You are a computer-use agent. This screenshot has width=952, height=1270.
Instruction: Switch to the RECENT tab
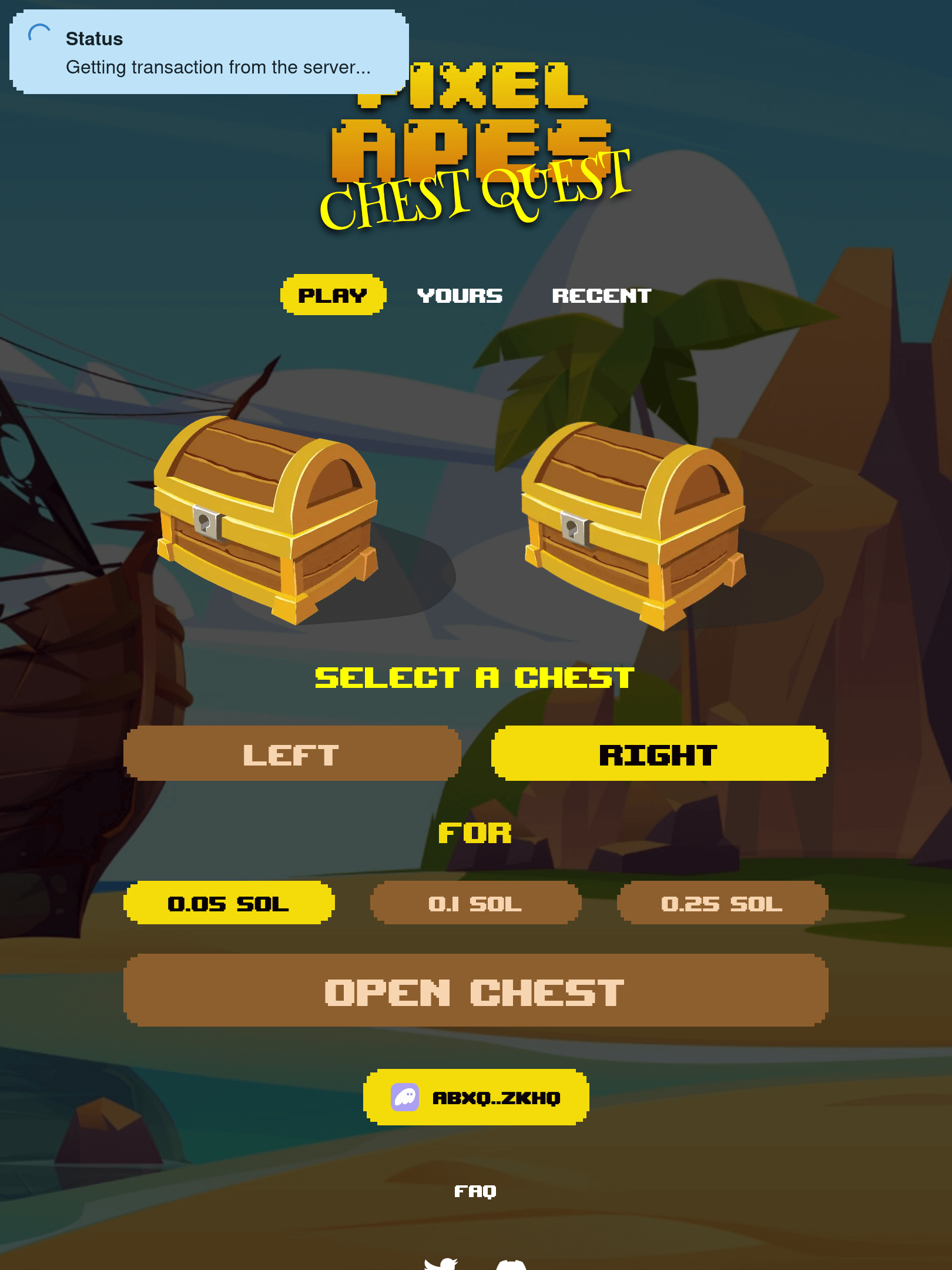[602, 296]
